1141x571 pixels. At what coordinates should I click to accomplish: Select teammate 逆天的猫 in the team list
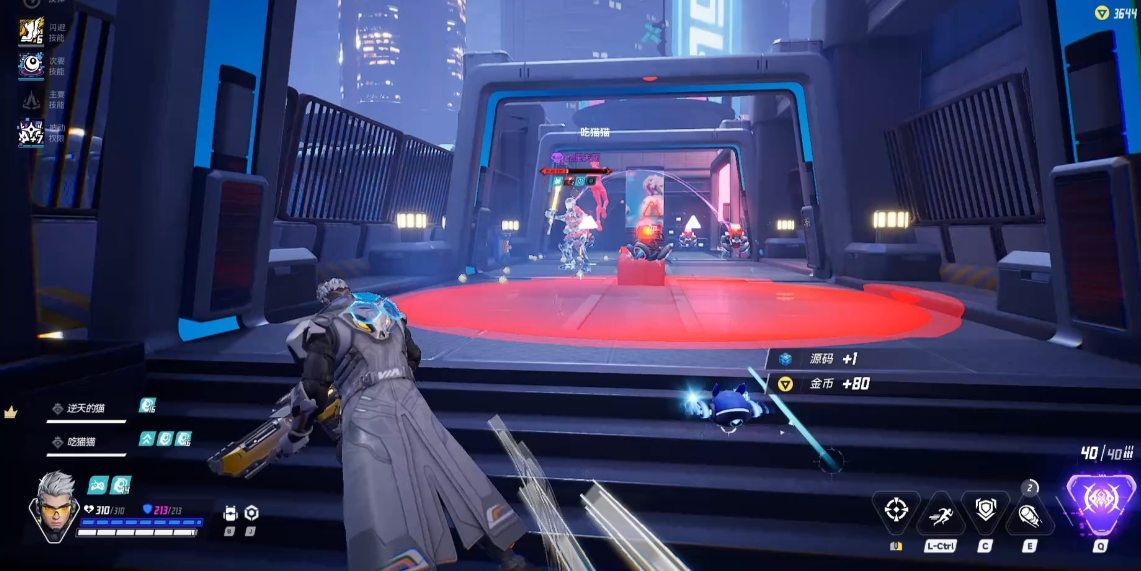pos(87,408)
